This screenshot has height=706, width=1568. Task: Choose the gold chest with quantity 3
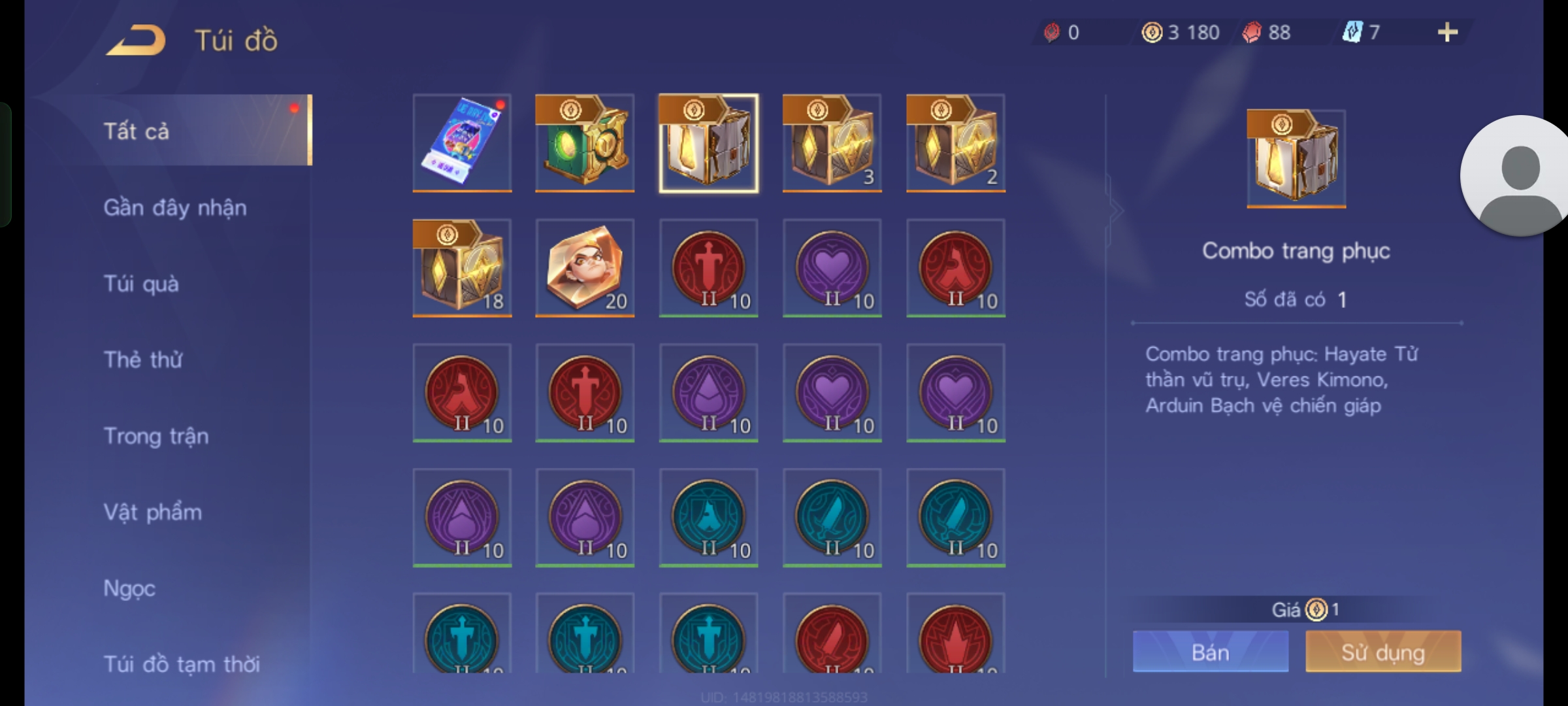coord(832,143)
